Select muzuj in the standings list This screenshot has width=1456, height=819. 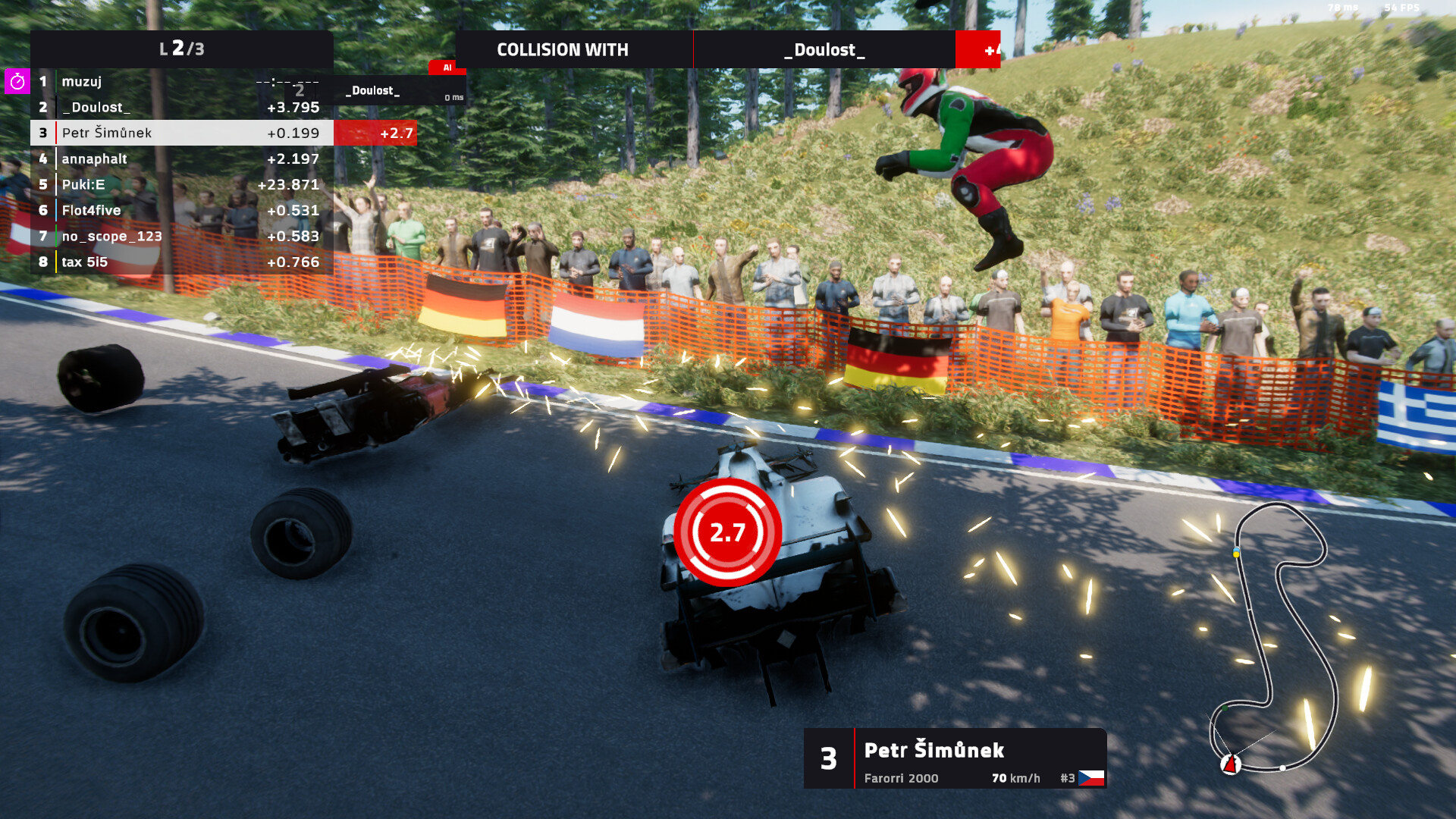[182, 82]
